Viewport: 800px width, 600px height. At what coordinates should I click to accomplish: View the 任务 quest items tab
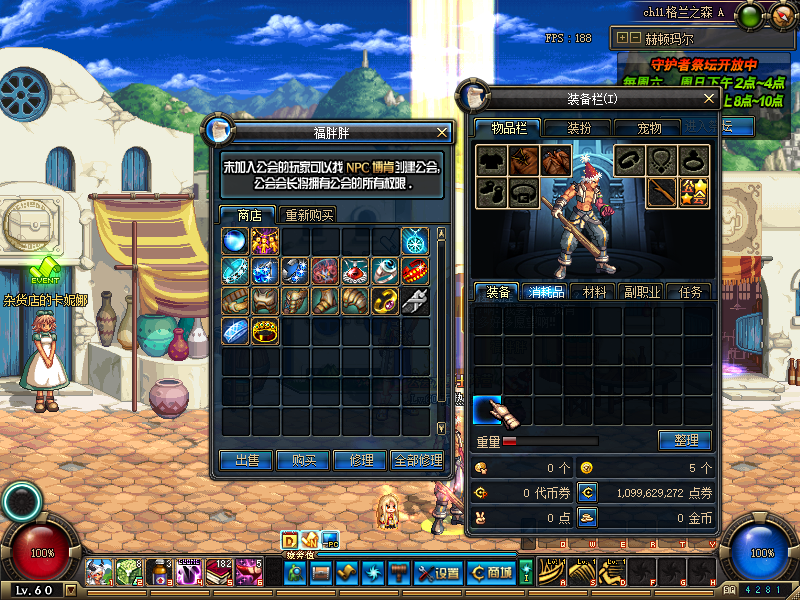coord(690,292)
